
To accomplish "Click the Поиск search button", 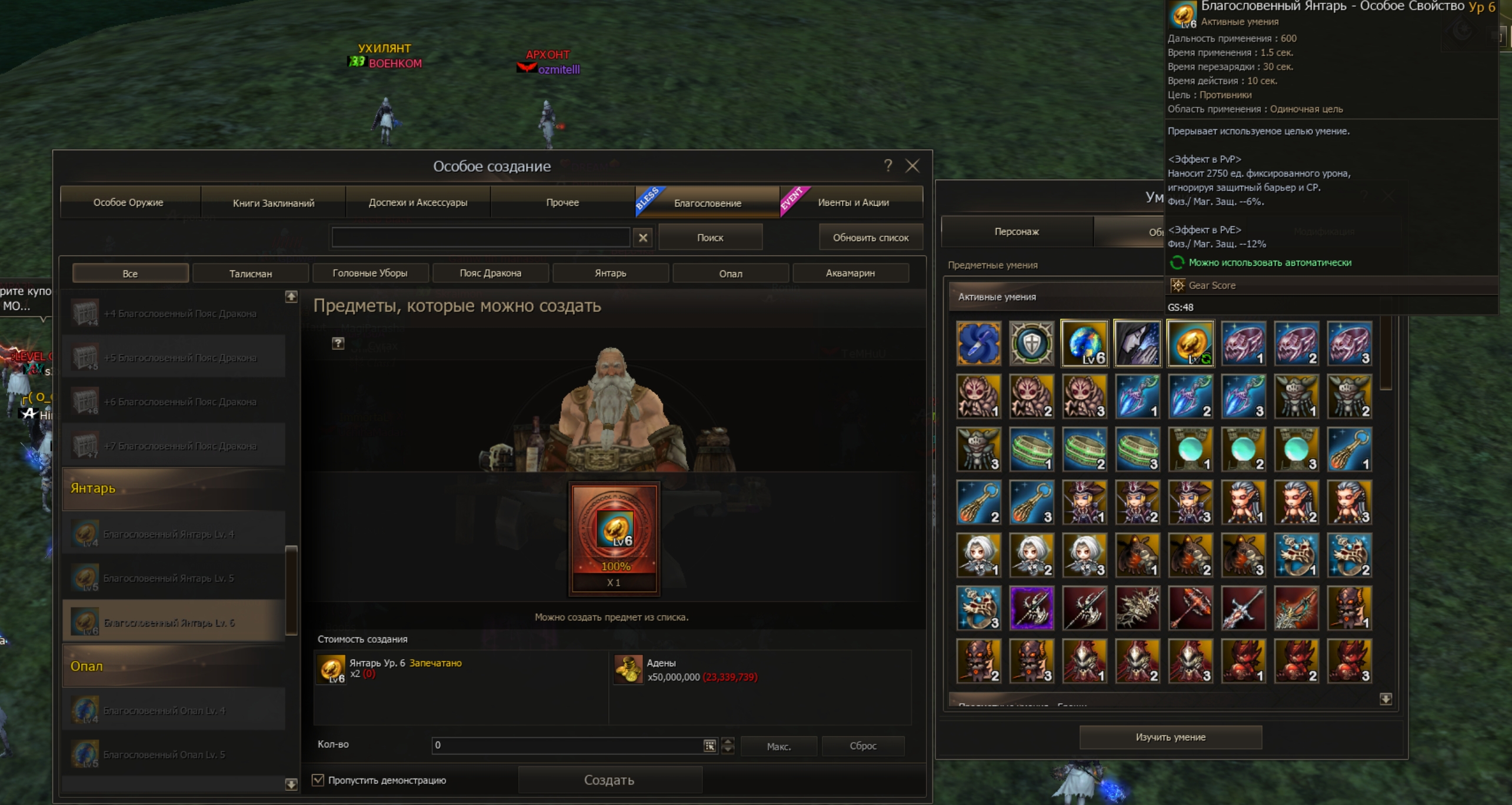I will pos(710,238).
